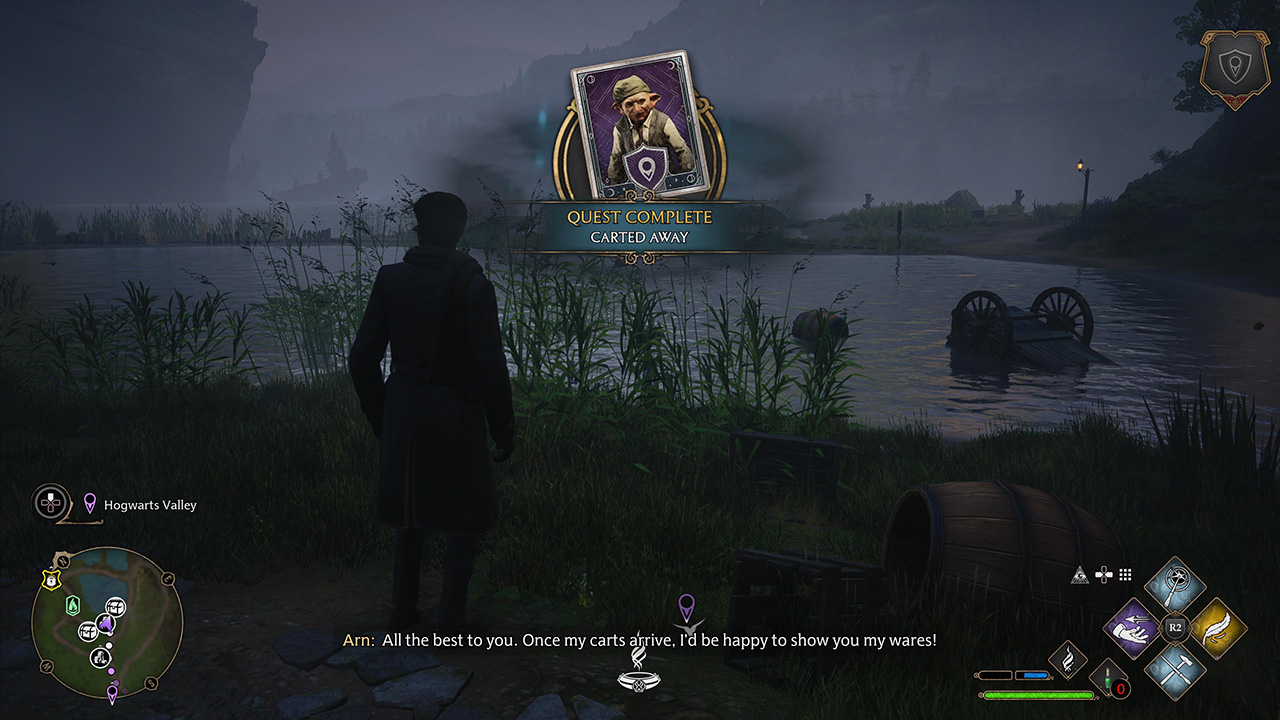Select the crossed-tools spell in the bottom diamond
Viewport: 1280px width, 720px height.
(x=1176, y=669)
